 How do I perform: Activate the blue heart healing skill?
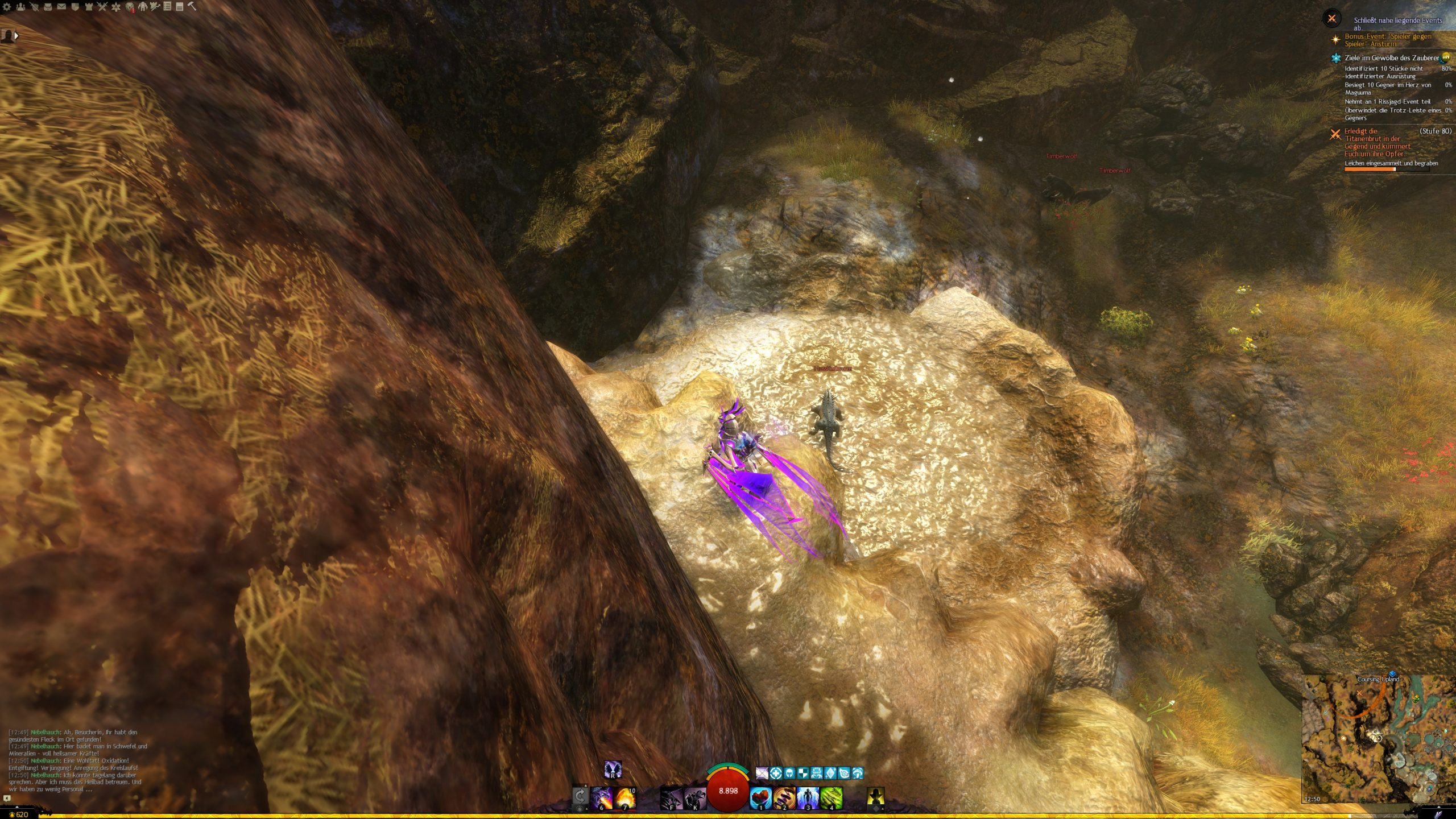point(761,797)
